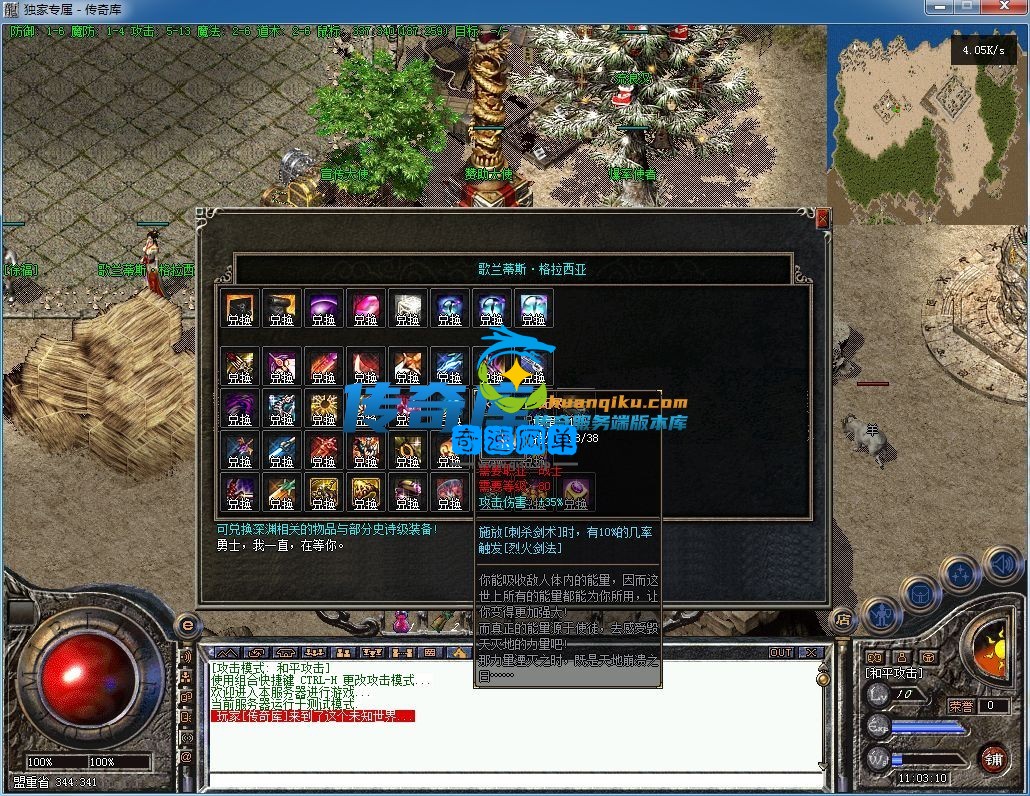
Task: Exchange the white cube item
Action: (408, 309)
